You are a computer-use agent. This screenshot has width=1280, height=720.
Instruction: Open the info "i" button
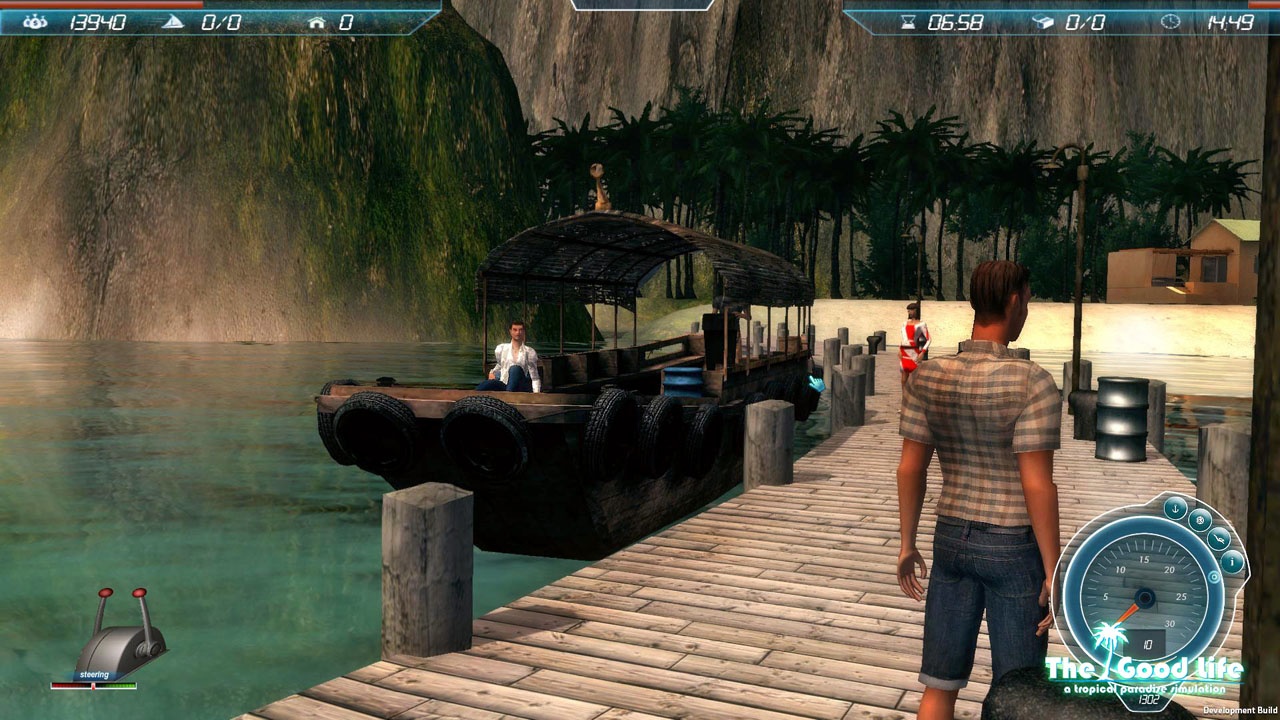click(1232, 562)
